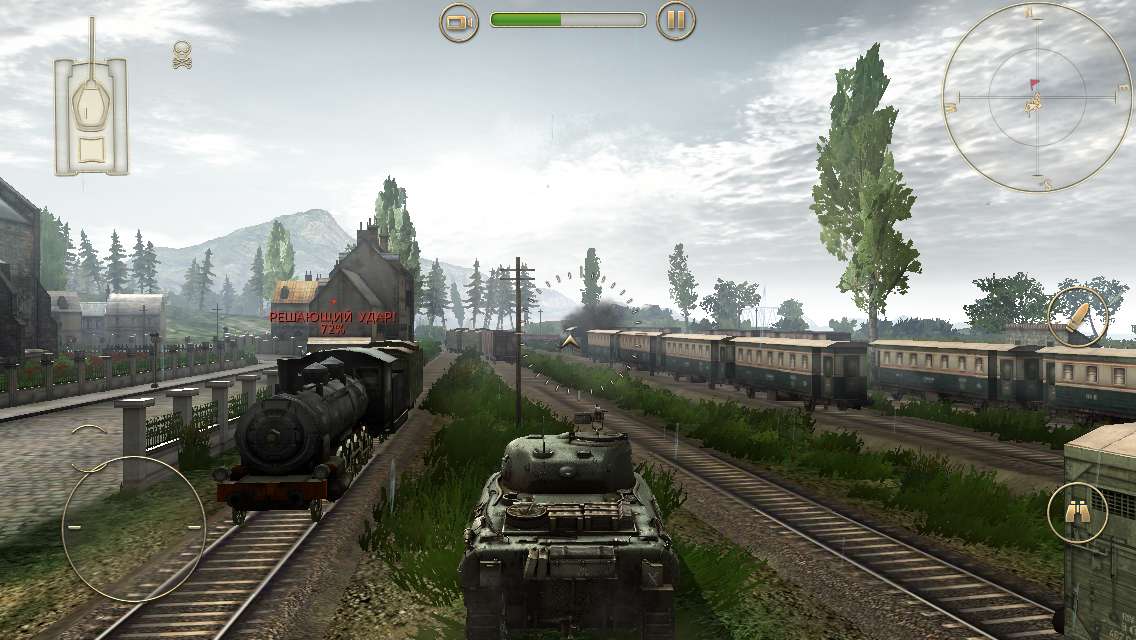
Task: Touch the movement joystick circle
Action: coord(133,527)
